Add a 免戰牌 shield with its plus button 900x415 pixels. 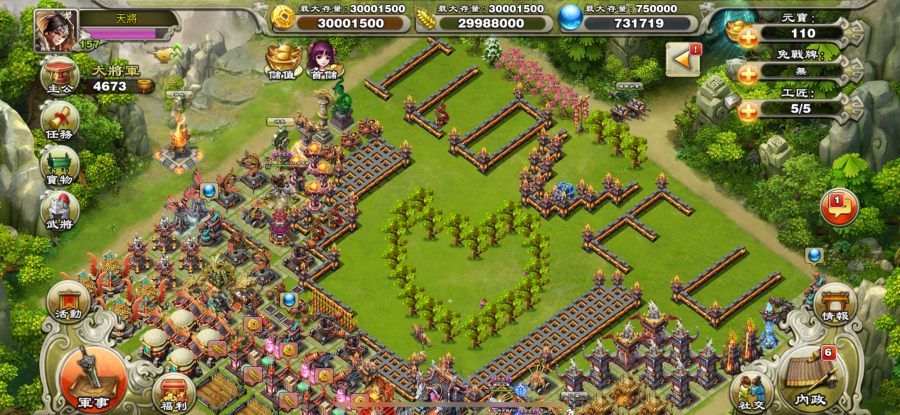pyautogui.click(x=748, y=72)
